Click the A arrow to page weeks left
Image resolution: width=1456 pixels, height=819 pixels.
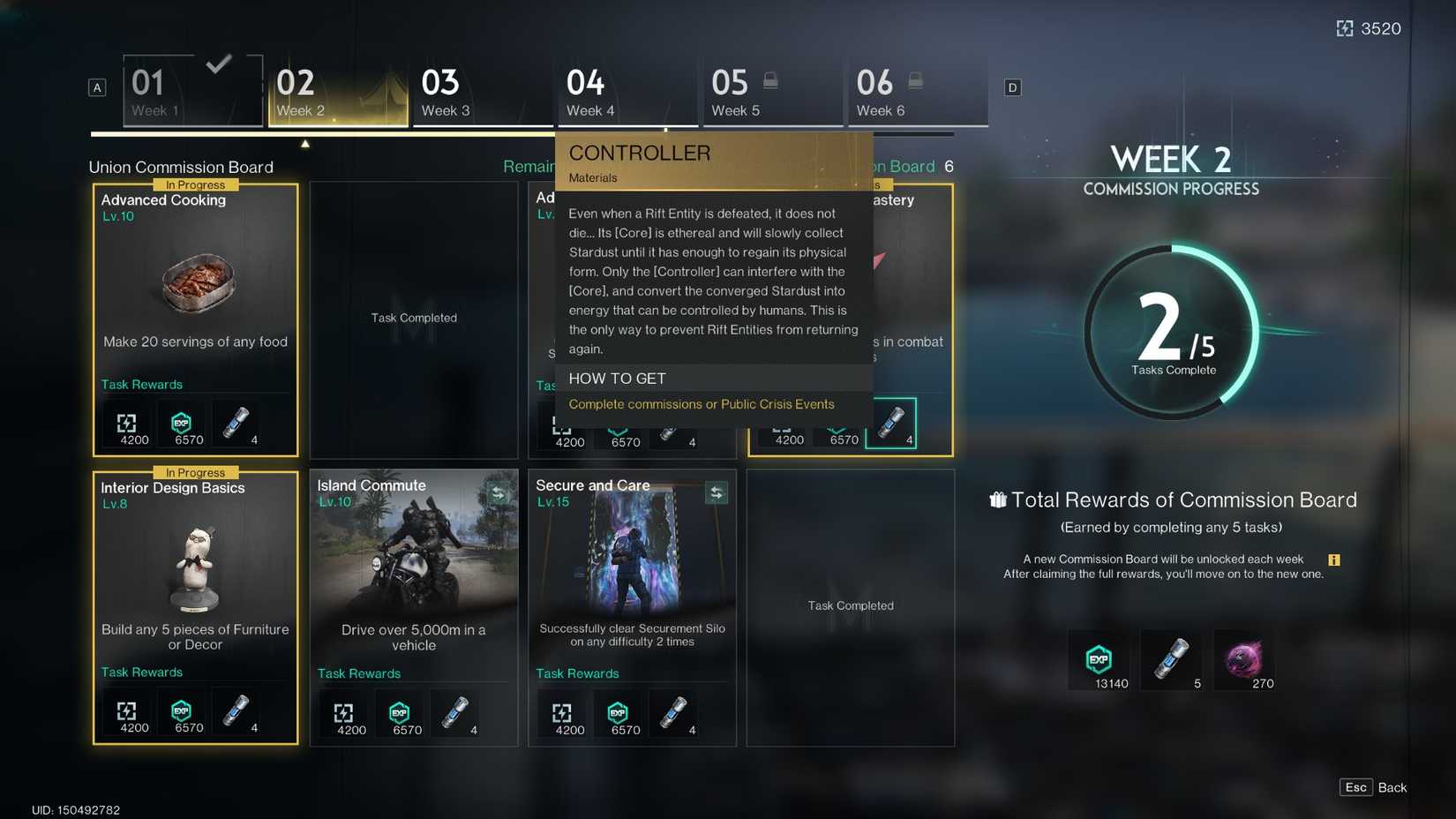pos(95,87)
